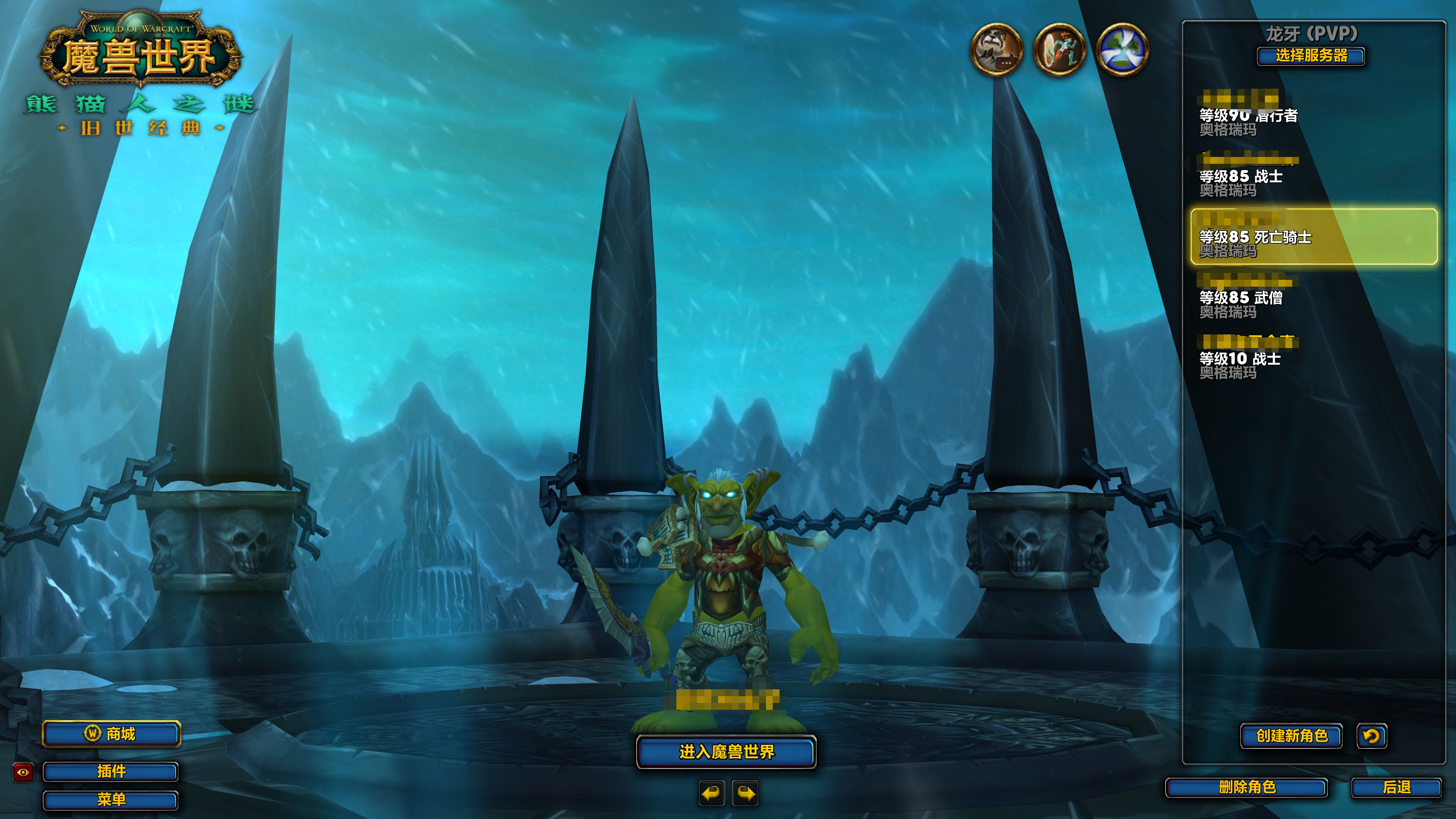The width and height of the screenshot is (1456, 819).
Task: Enter the game with 进入魔兽世界 button
Action: (726, 752)
